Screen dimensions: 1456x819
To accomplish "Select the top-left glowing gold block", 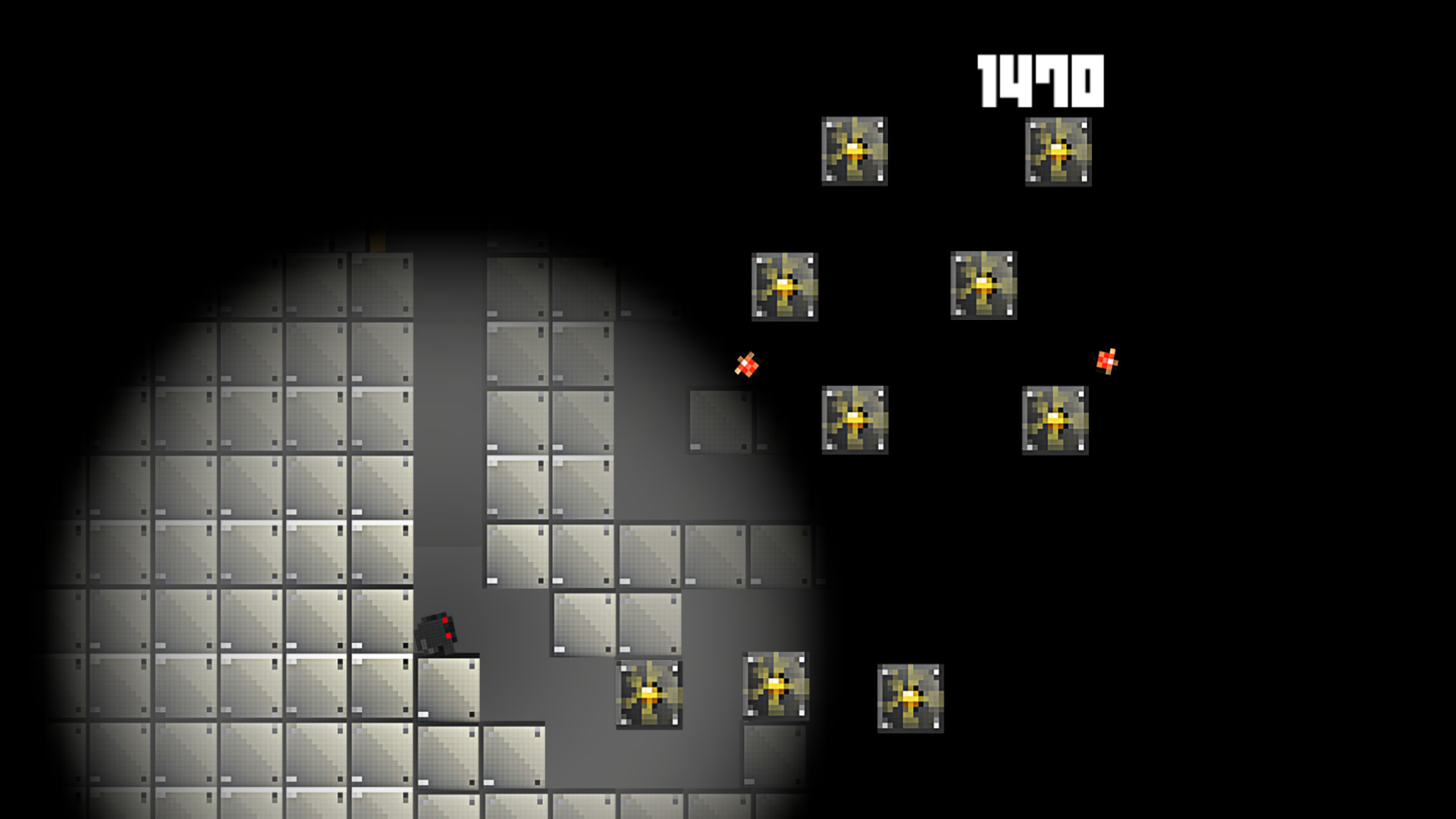I will 855,150.
